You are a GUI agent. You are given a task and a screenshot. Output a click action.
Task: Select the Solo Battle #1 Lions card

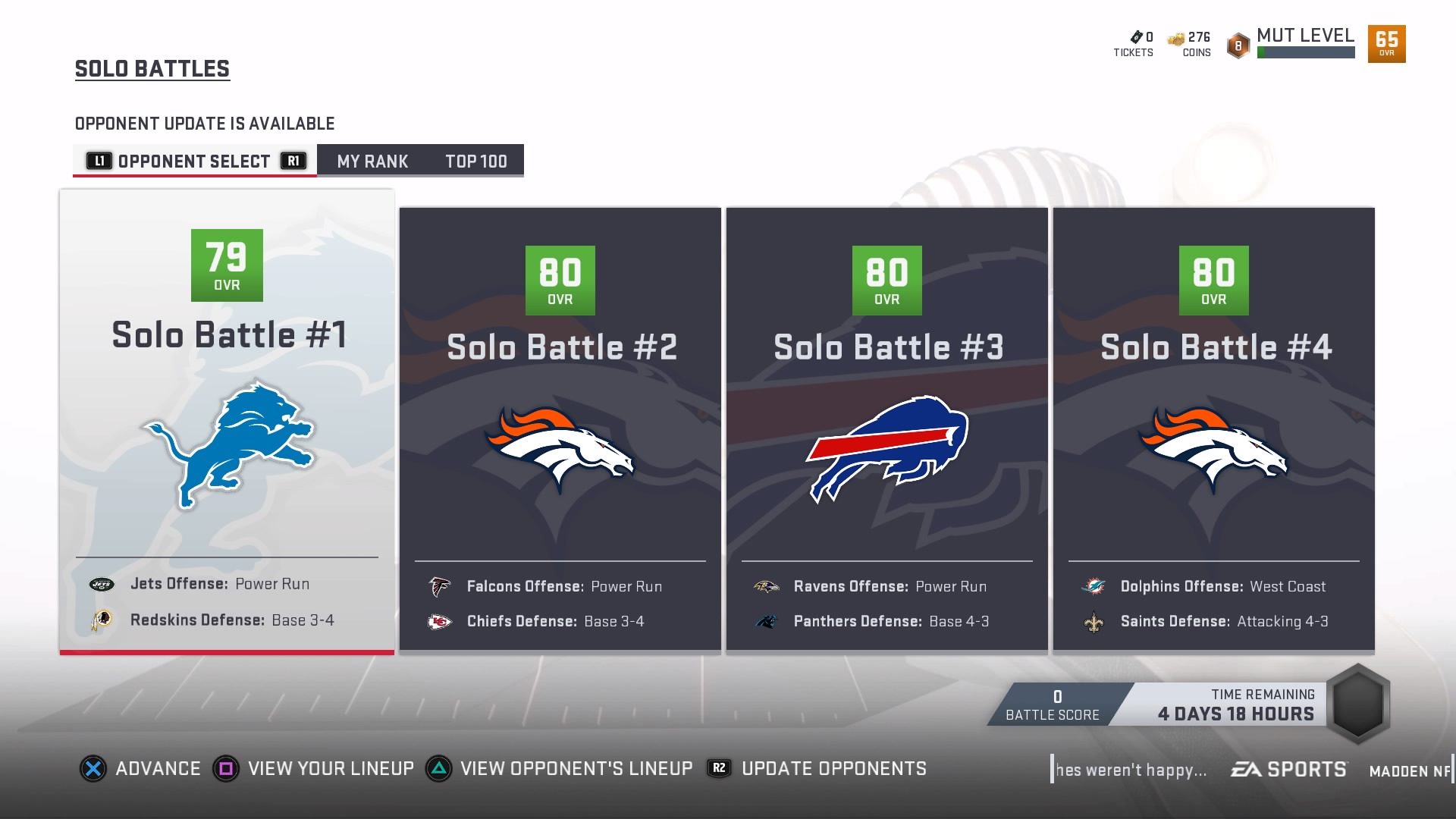point(227,421)
